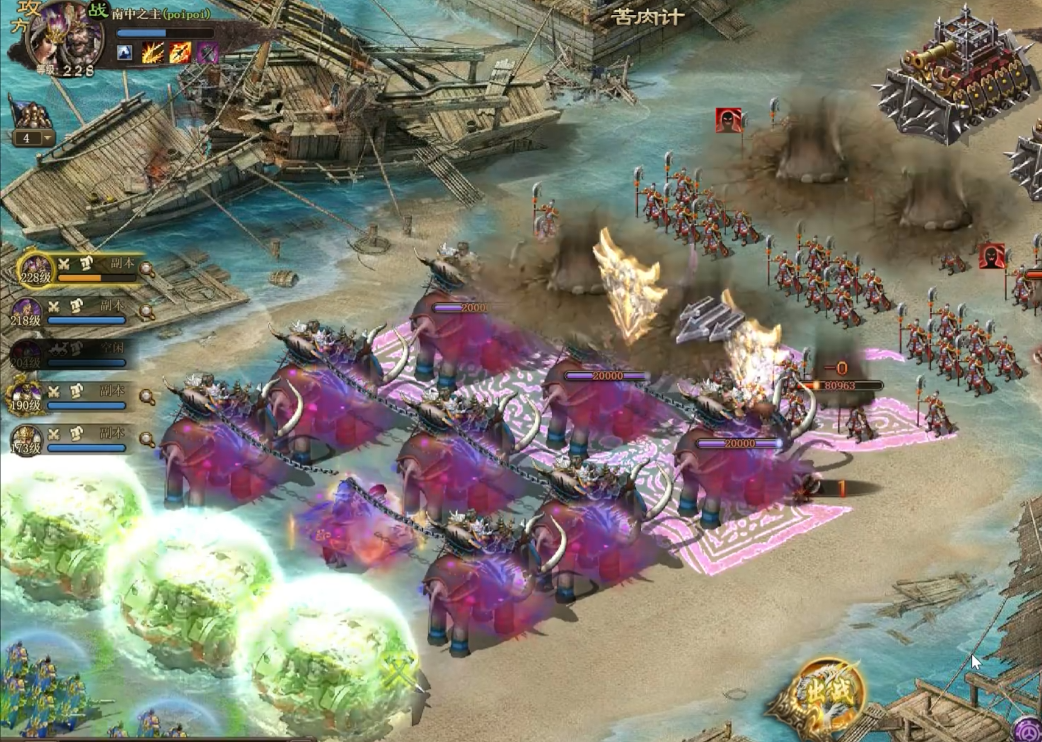
Task: Open the magnifier for the level 173 general
Action: (147, 439)
